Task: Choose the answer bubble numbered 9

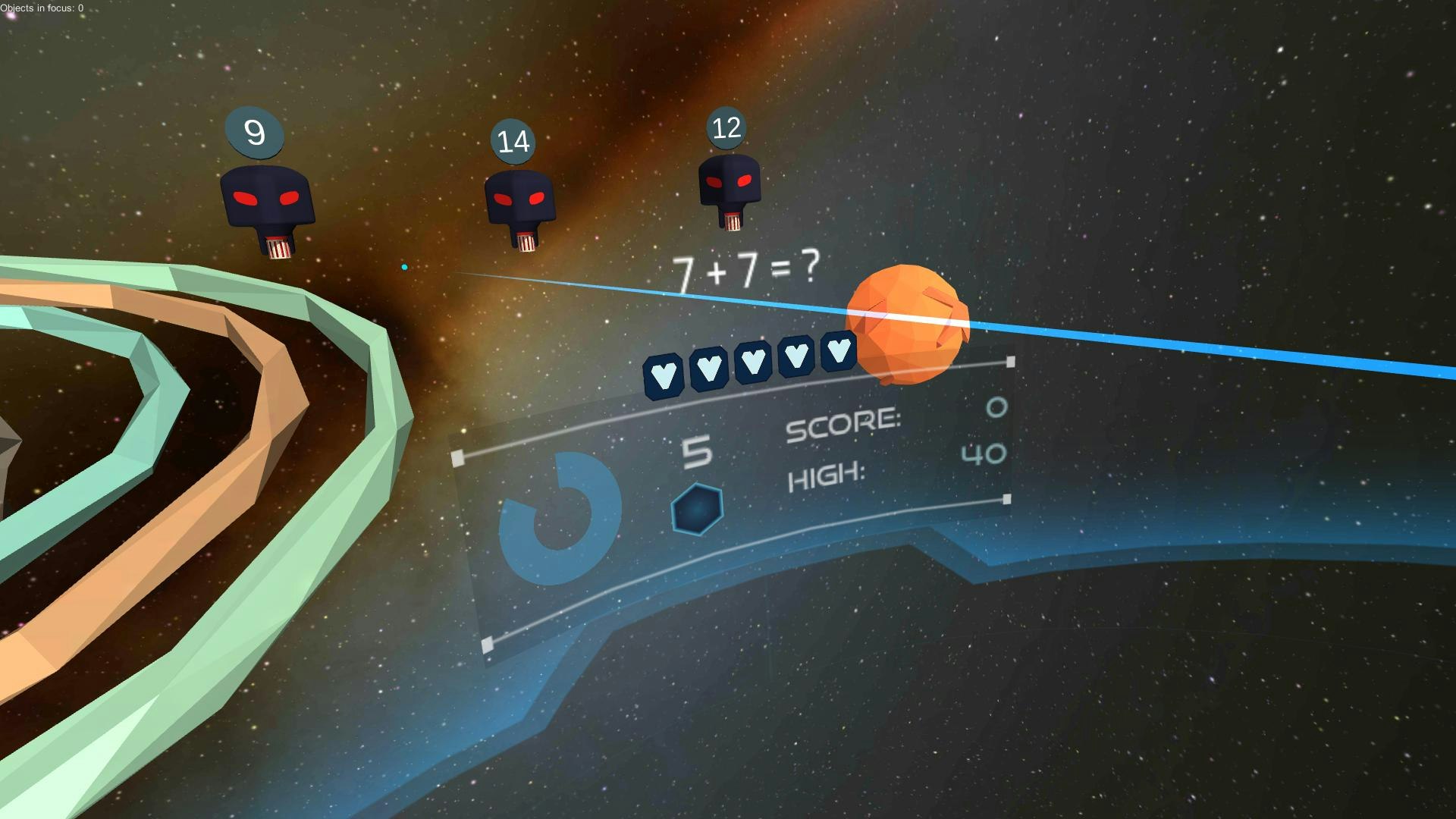Action: click(x=255, y=133)
